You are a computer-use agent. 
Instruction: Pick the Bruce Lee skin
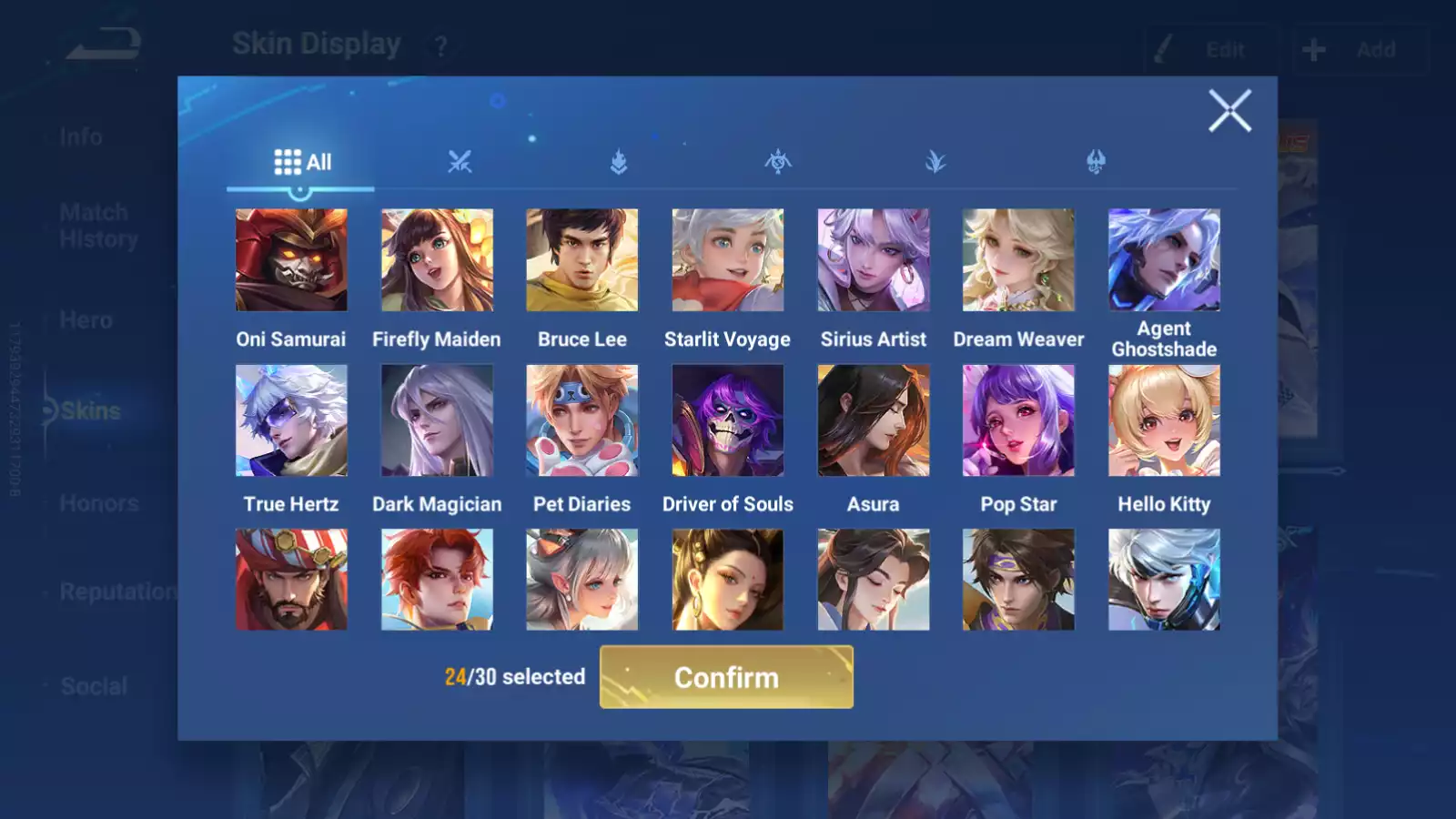click(x=582, y=260)
